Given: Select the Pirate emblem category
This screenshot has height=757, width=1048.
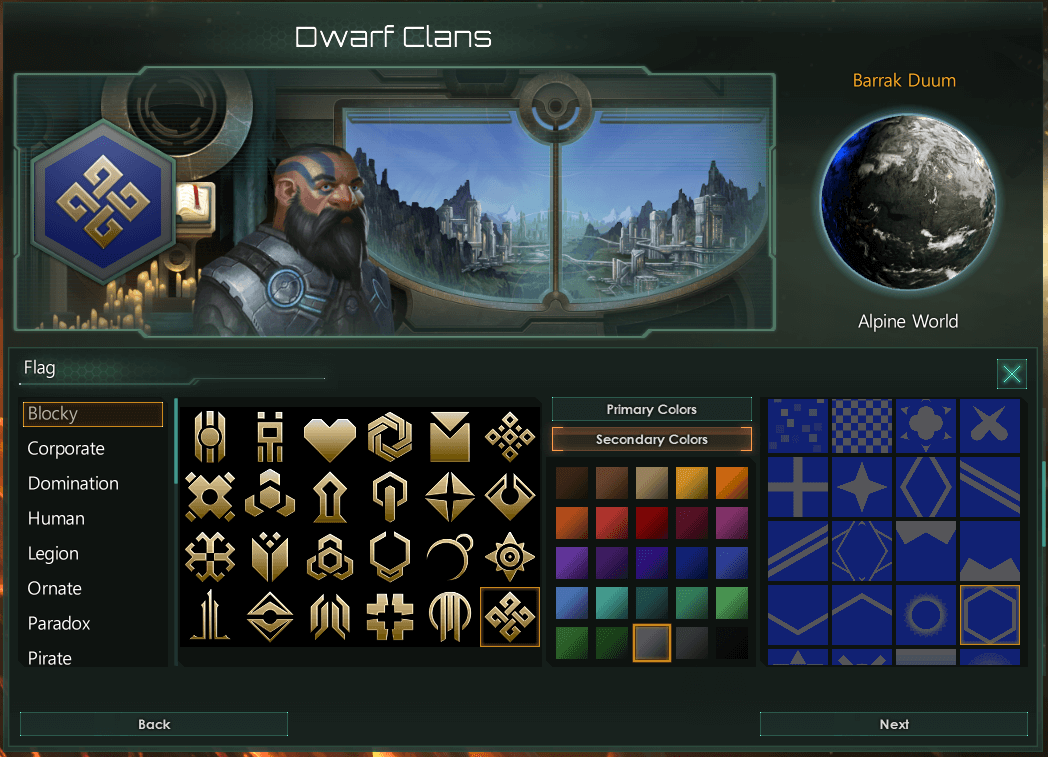Looking at the screenshot, I should click(50, 658).
